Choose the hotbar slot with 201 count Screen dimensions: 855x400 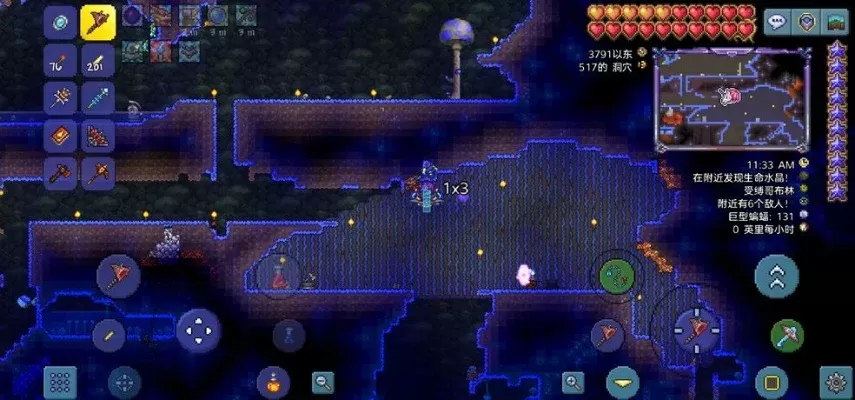99,62
